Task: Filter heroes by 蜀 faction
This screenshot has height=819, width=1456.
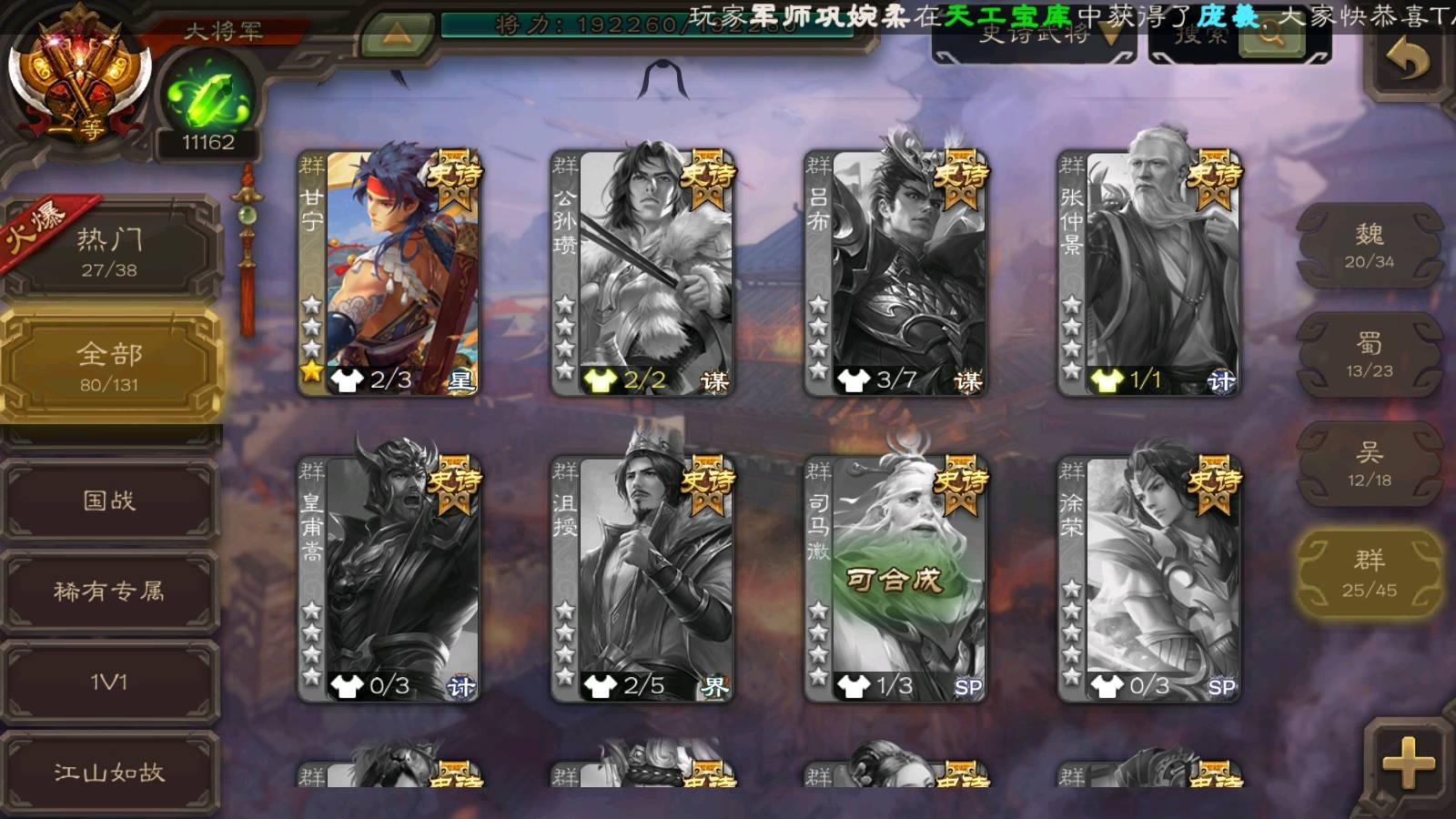Action: click(1370, 355)
